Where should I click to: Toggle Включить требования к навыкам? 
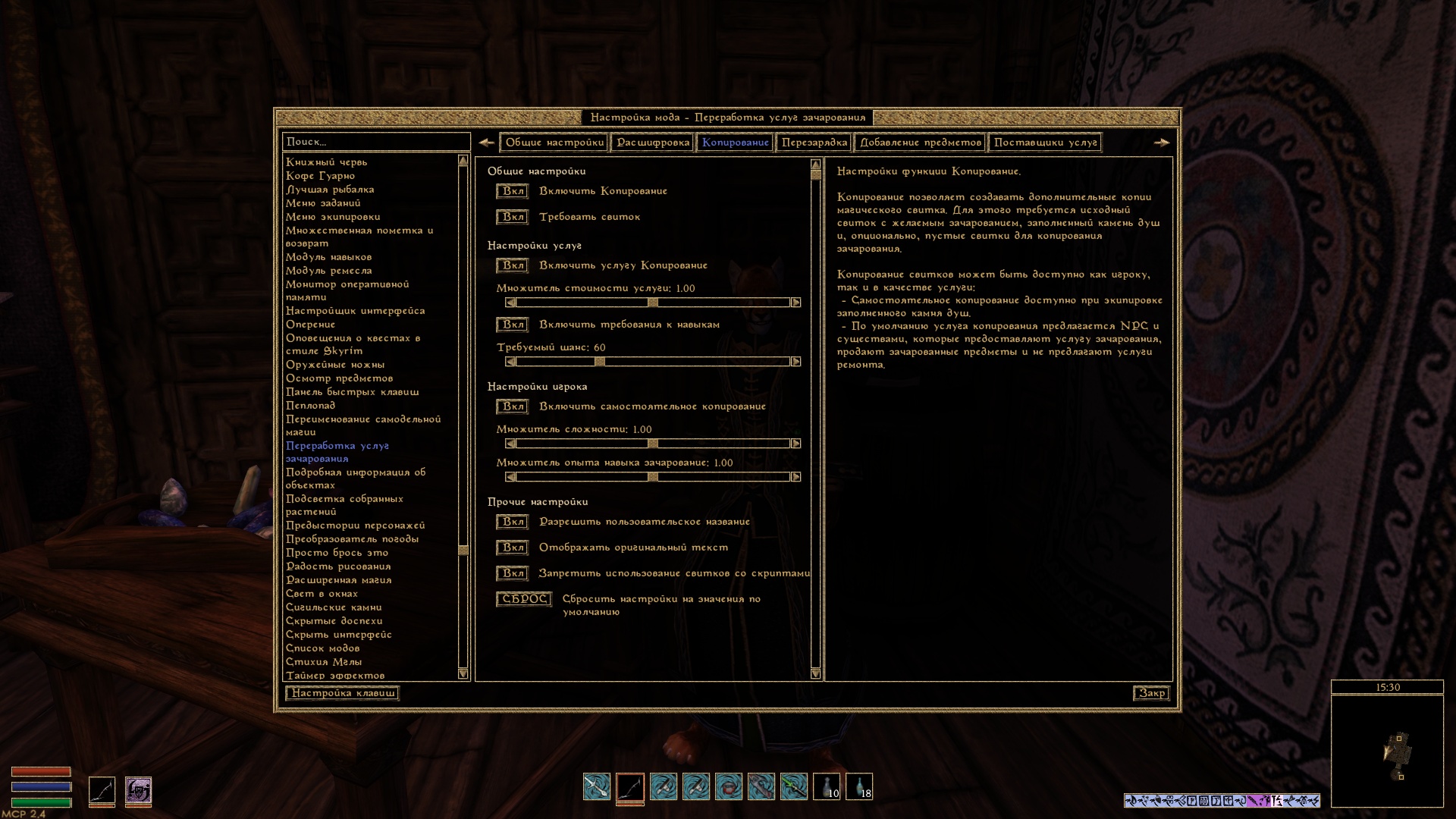point(513,325)
